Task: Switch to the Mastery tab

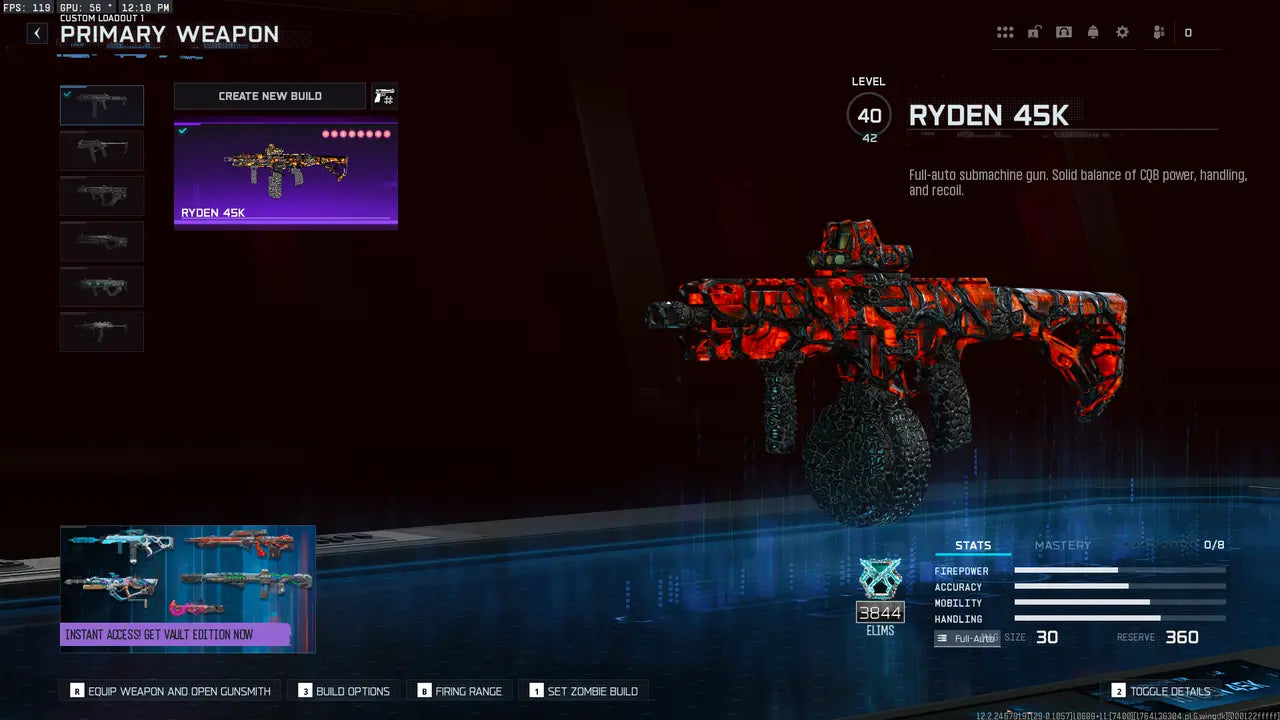Action: (1063, 545)
